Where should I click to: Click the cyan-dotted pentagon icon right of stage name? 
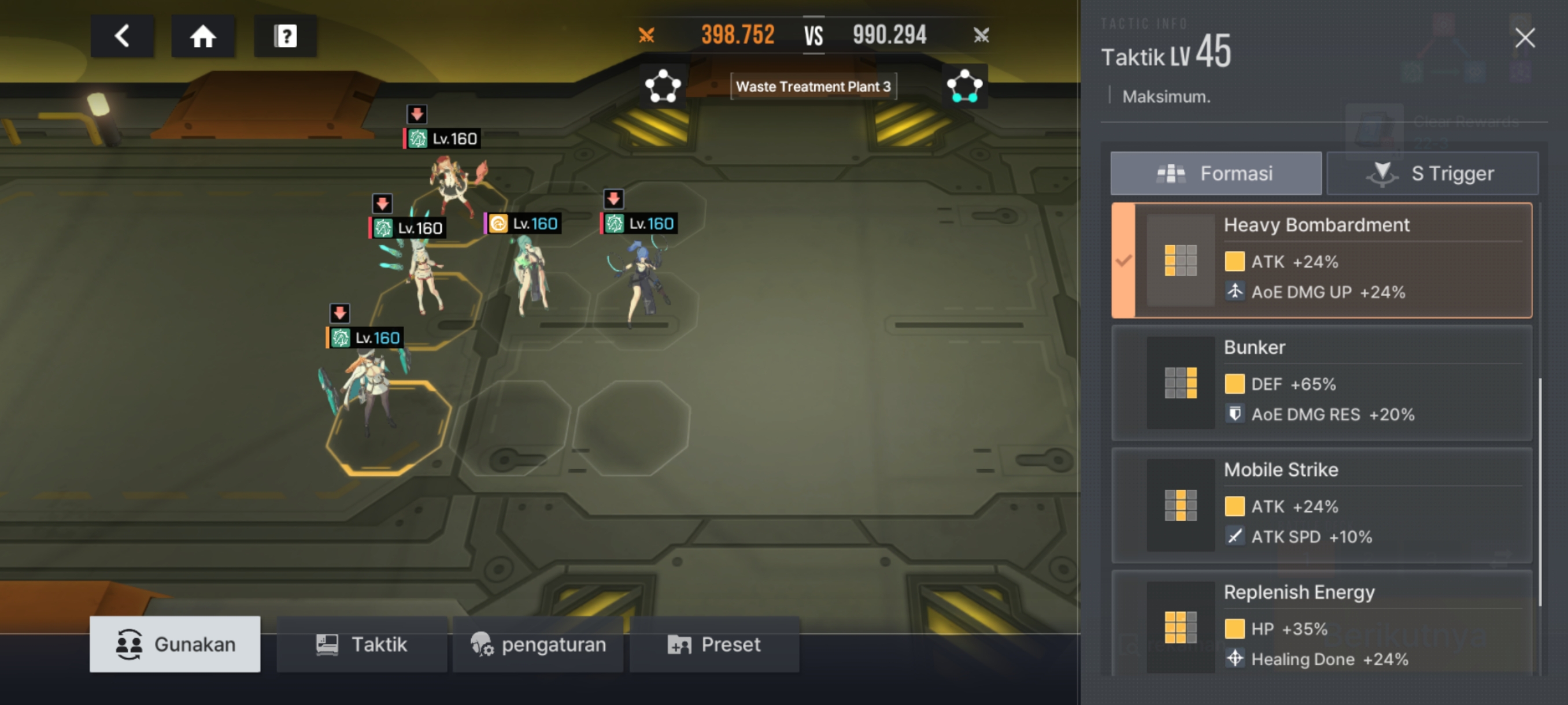pos(964,86)
